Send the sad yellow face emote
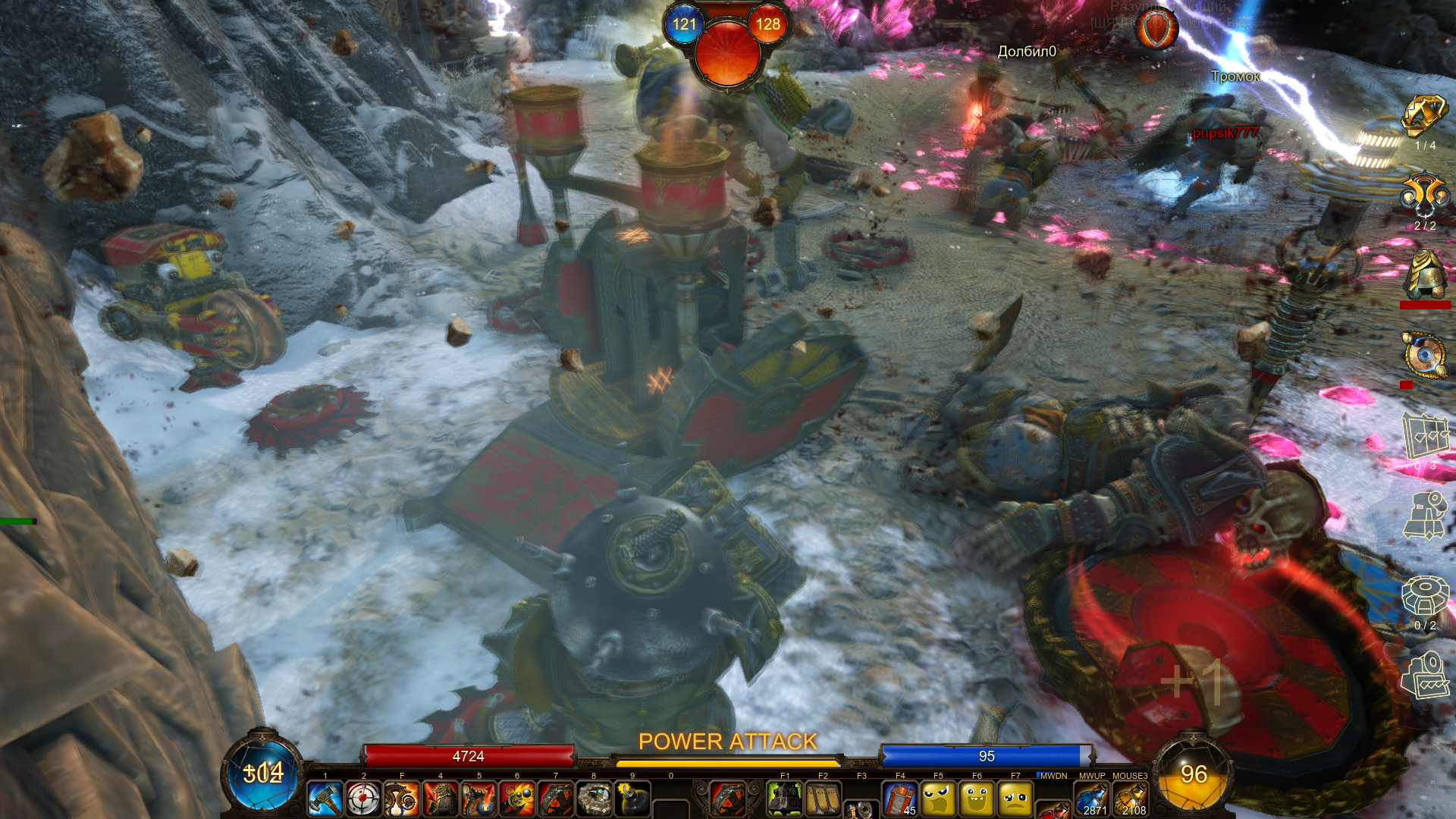 click(x=1015, y=799)
